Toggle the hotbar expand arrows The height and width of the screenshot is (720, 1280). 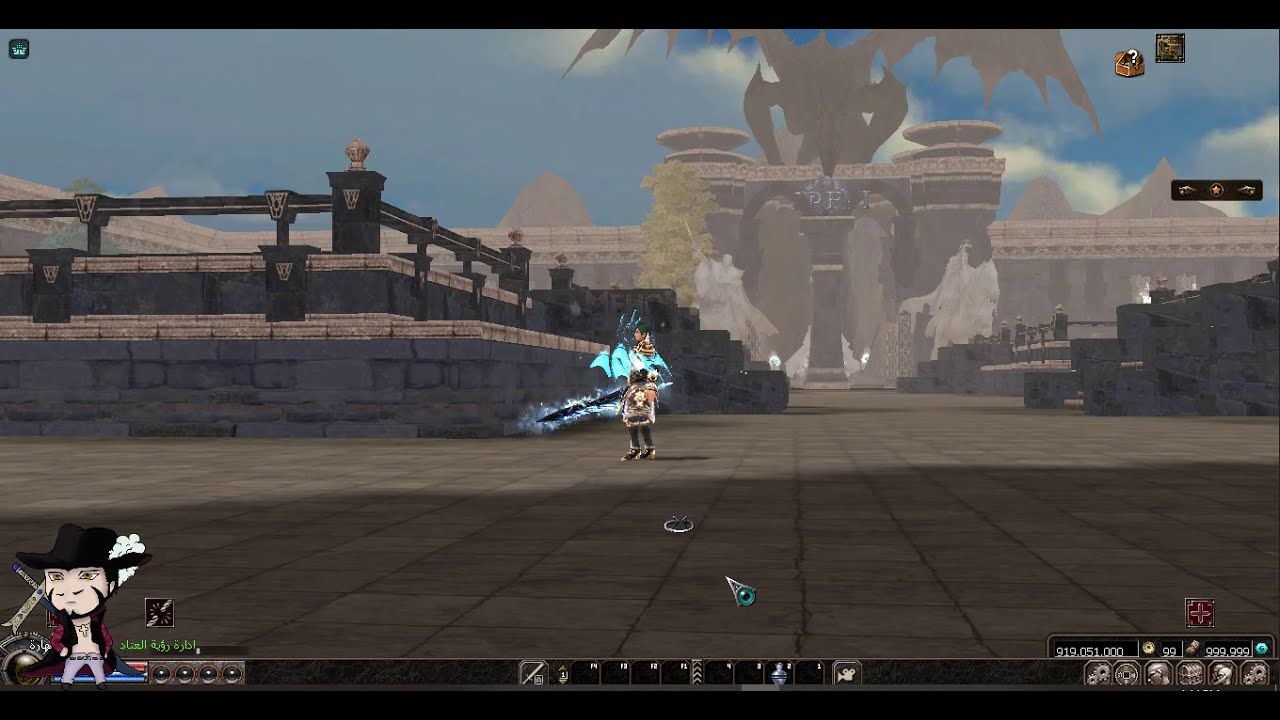coord(696,672)
